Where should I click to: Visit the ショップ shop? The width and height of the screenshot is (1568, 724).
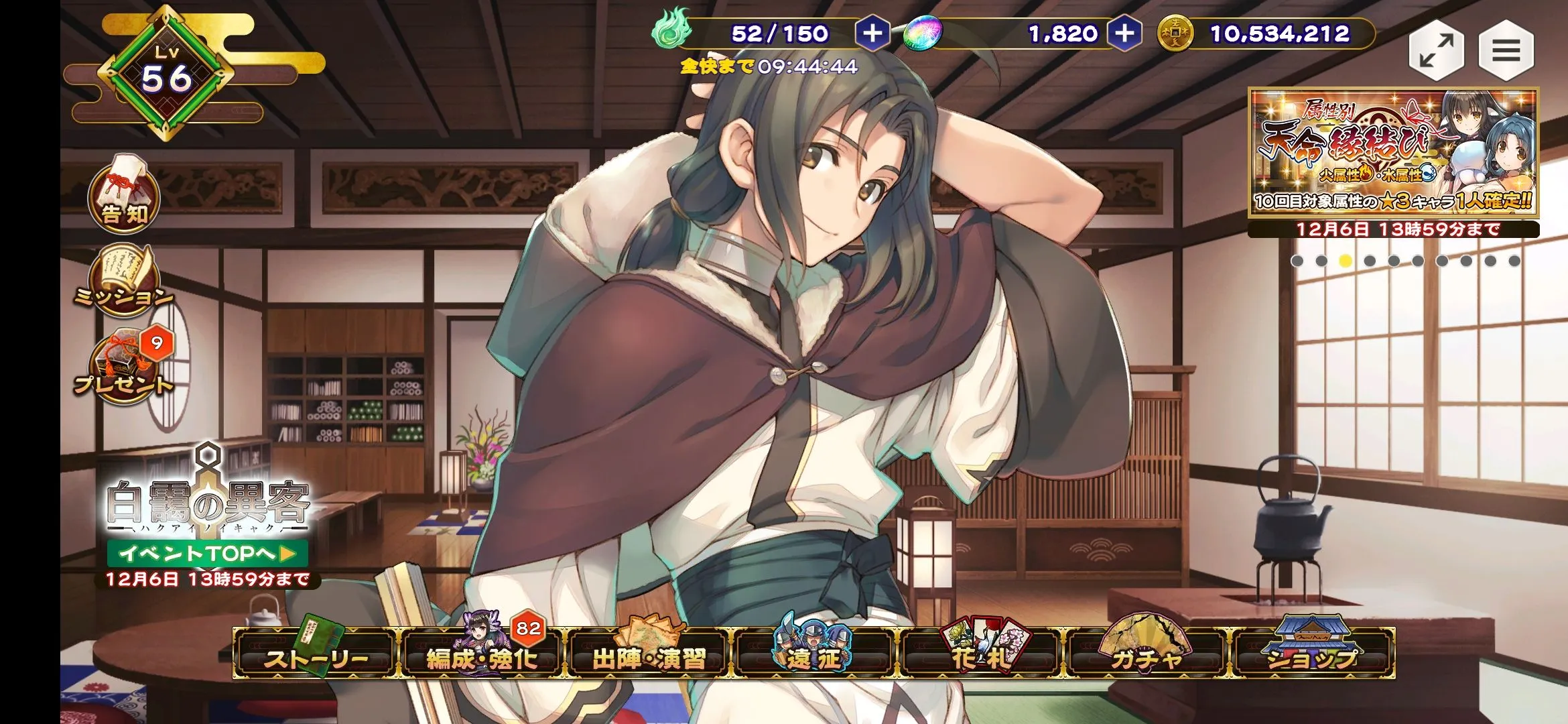pos(1312,655)
